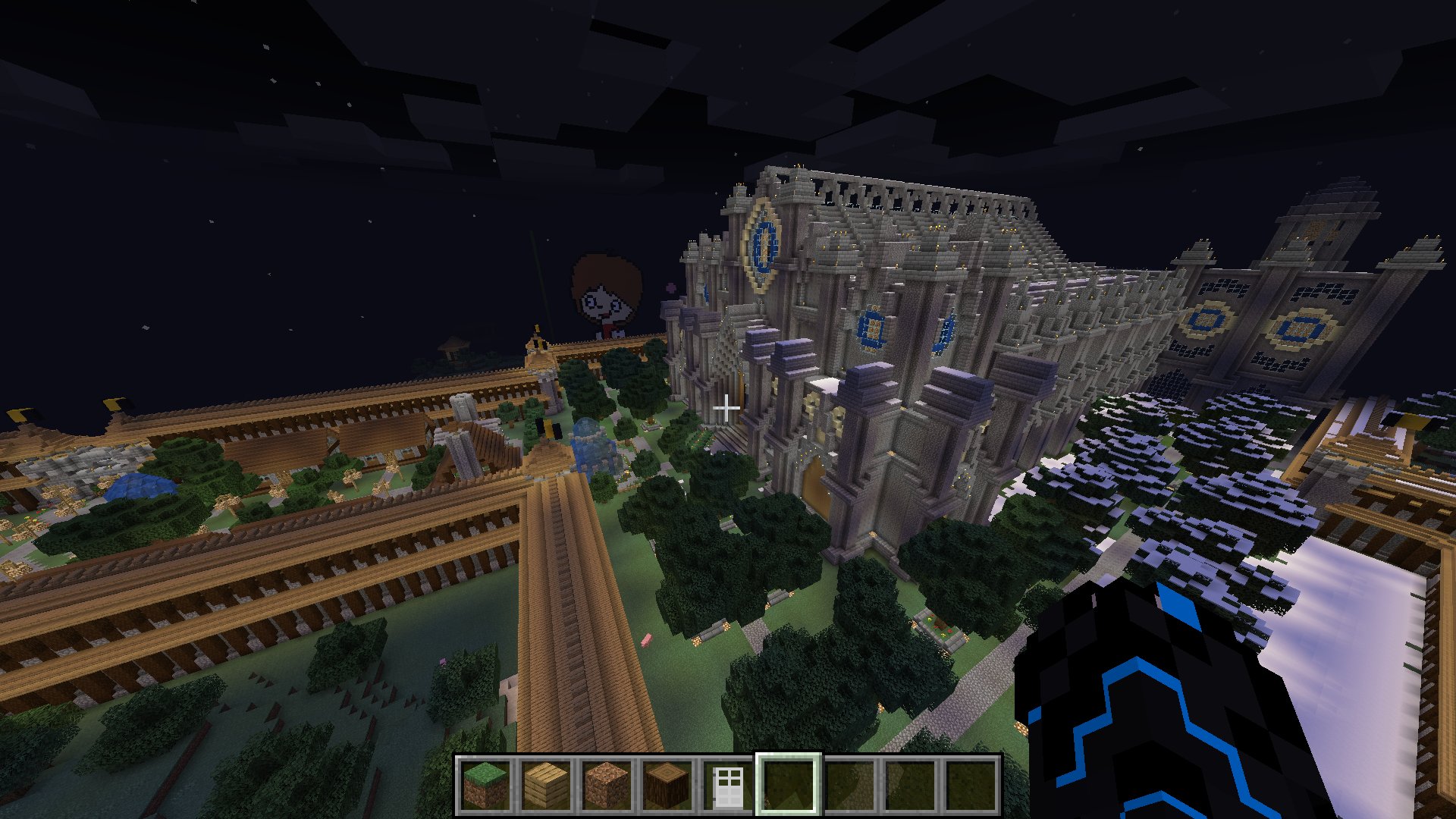Select the dirt block in the hotbar
This screenshot has height=819, width=1456.
tap(605, 786)
